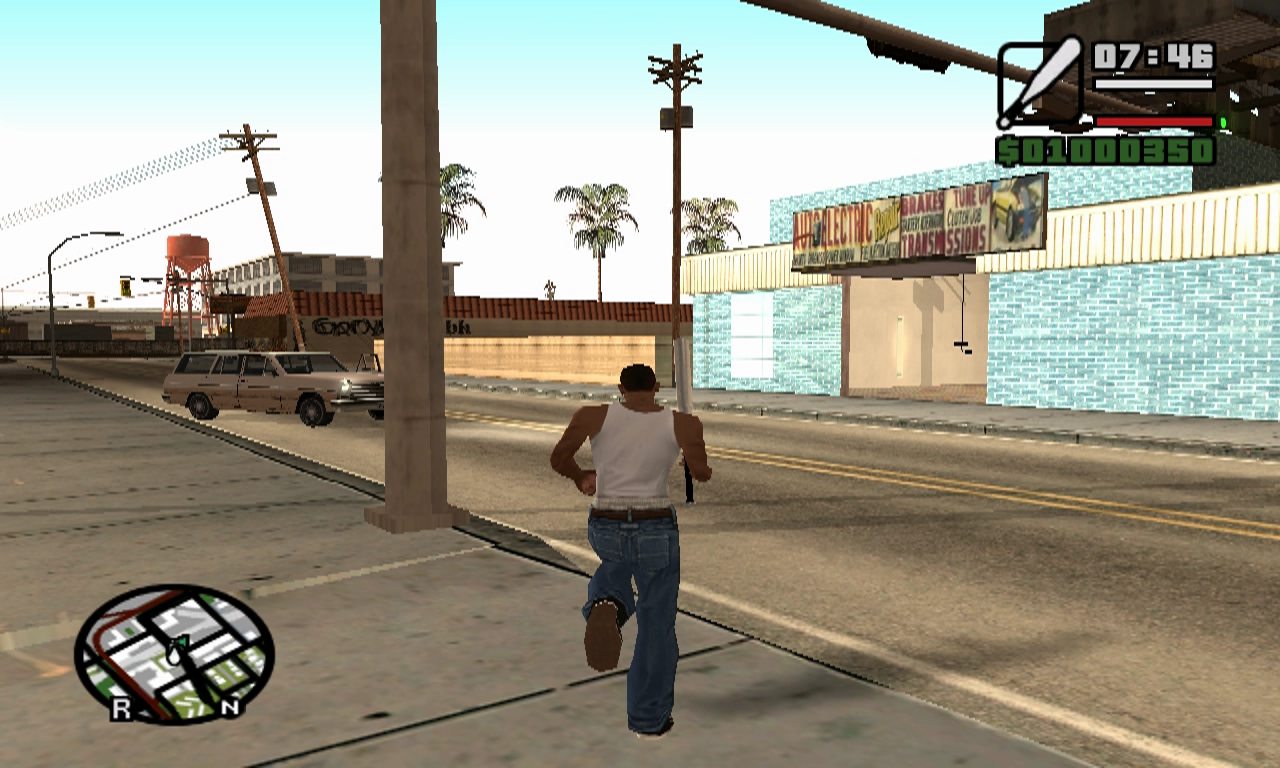Open the circular radar minimap

(x=174, y=651)
